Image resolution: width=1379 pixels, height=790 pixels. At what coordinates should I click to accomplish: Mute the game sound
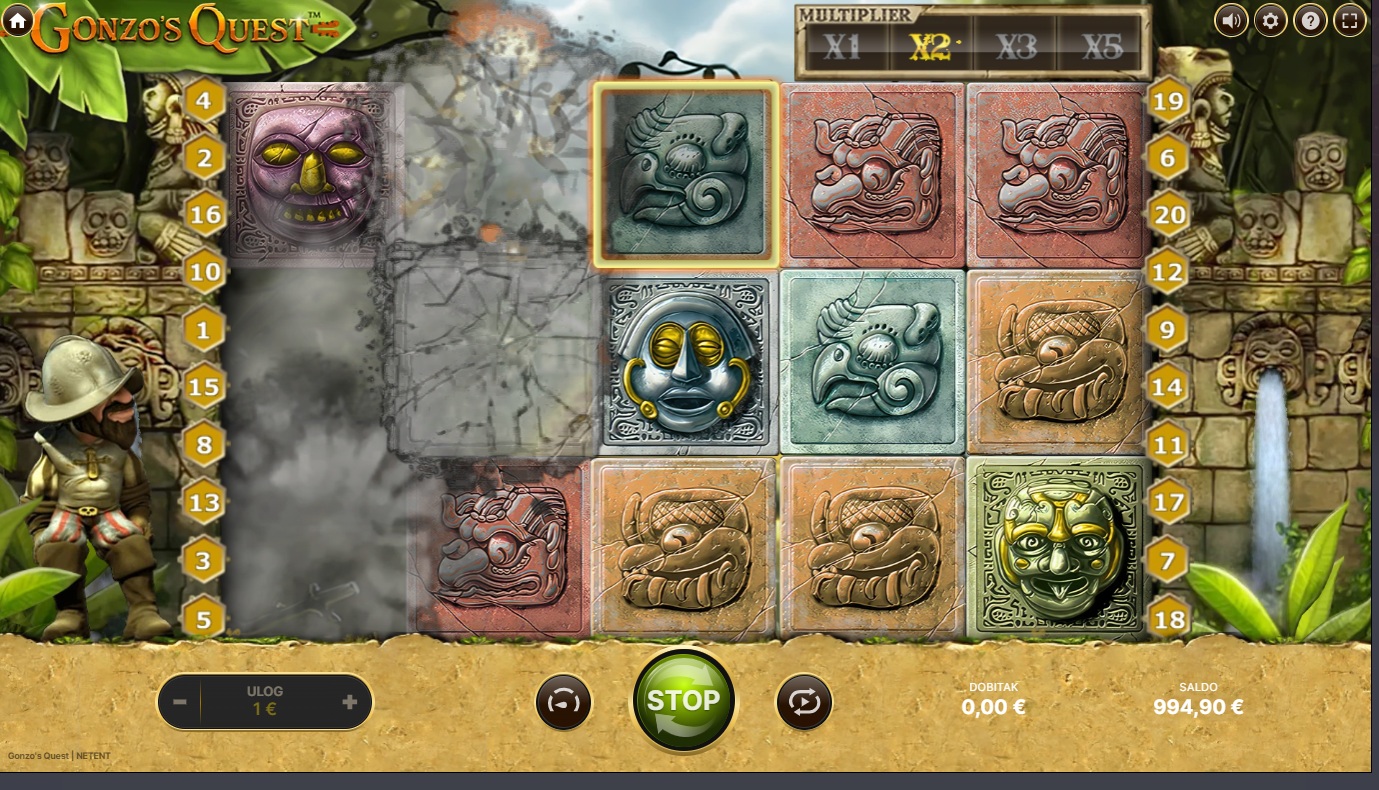[1230, 19]
